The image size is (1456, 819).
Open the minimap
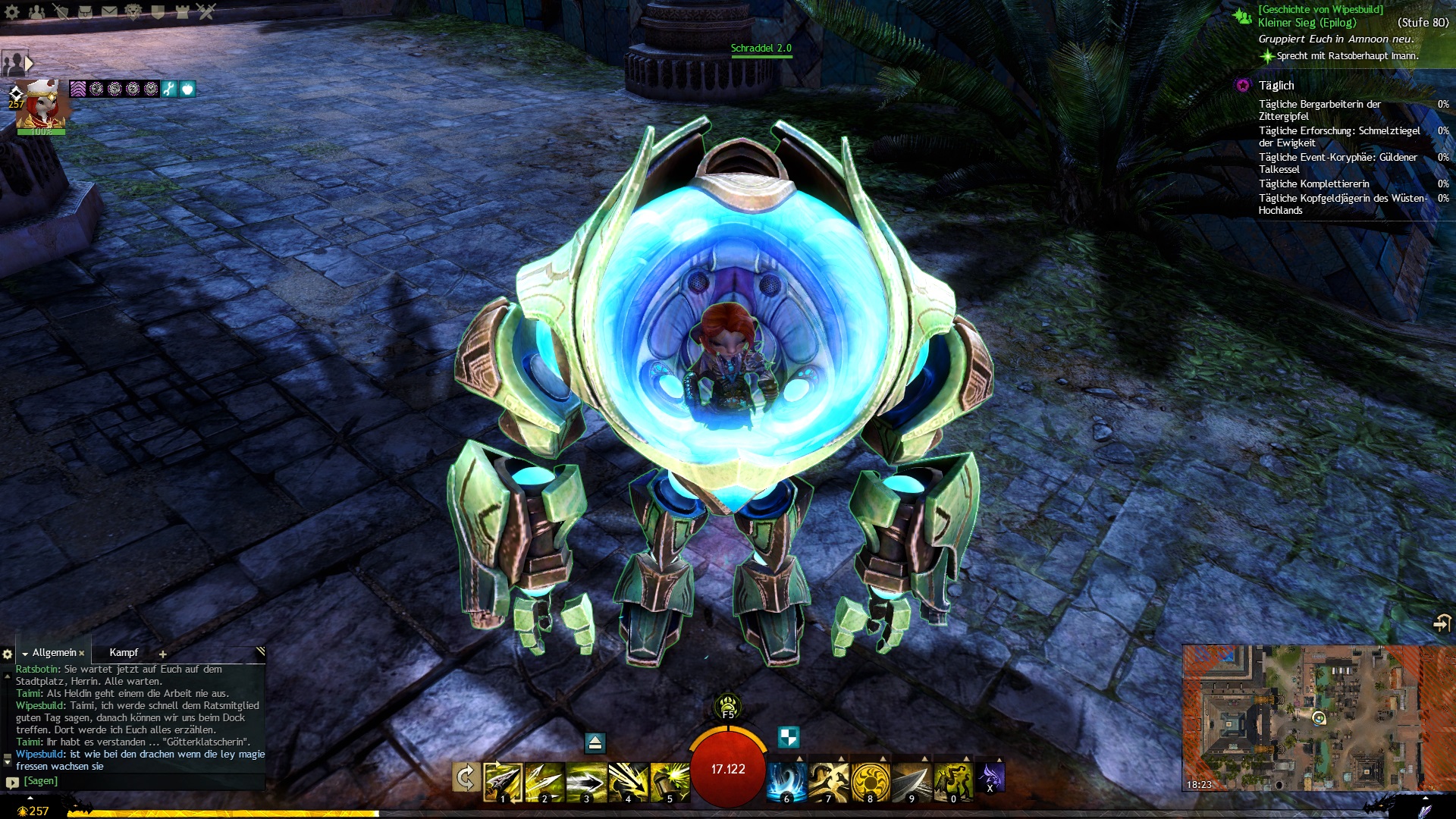point(1318,717)
